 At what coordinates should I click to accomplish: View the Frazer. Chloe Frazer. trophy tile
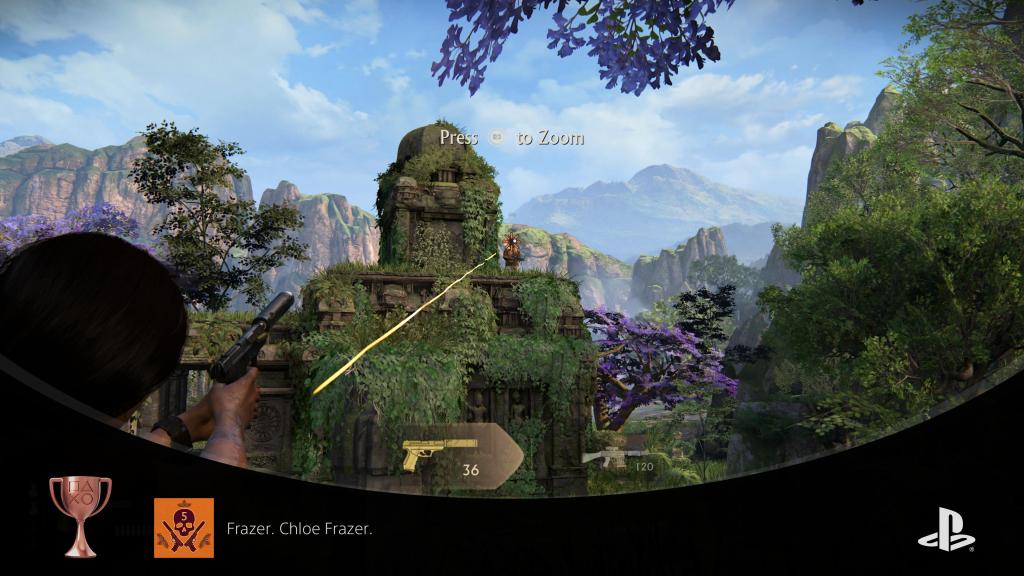click(184, 527)
